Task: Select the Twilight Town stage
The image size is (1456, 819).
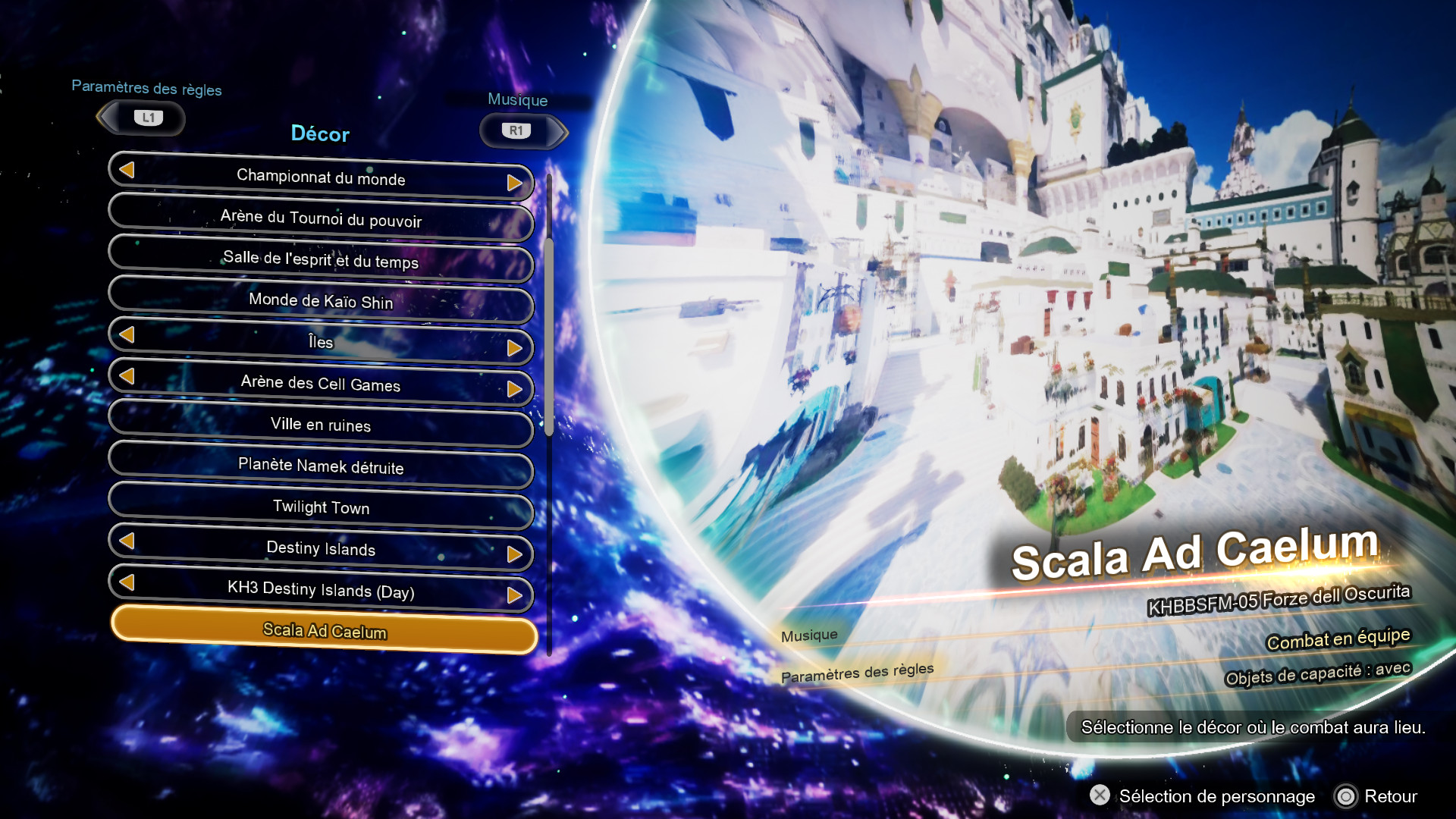Action: (320, 508)
